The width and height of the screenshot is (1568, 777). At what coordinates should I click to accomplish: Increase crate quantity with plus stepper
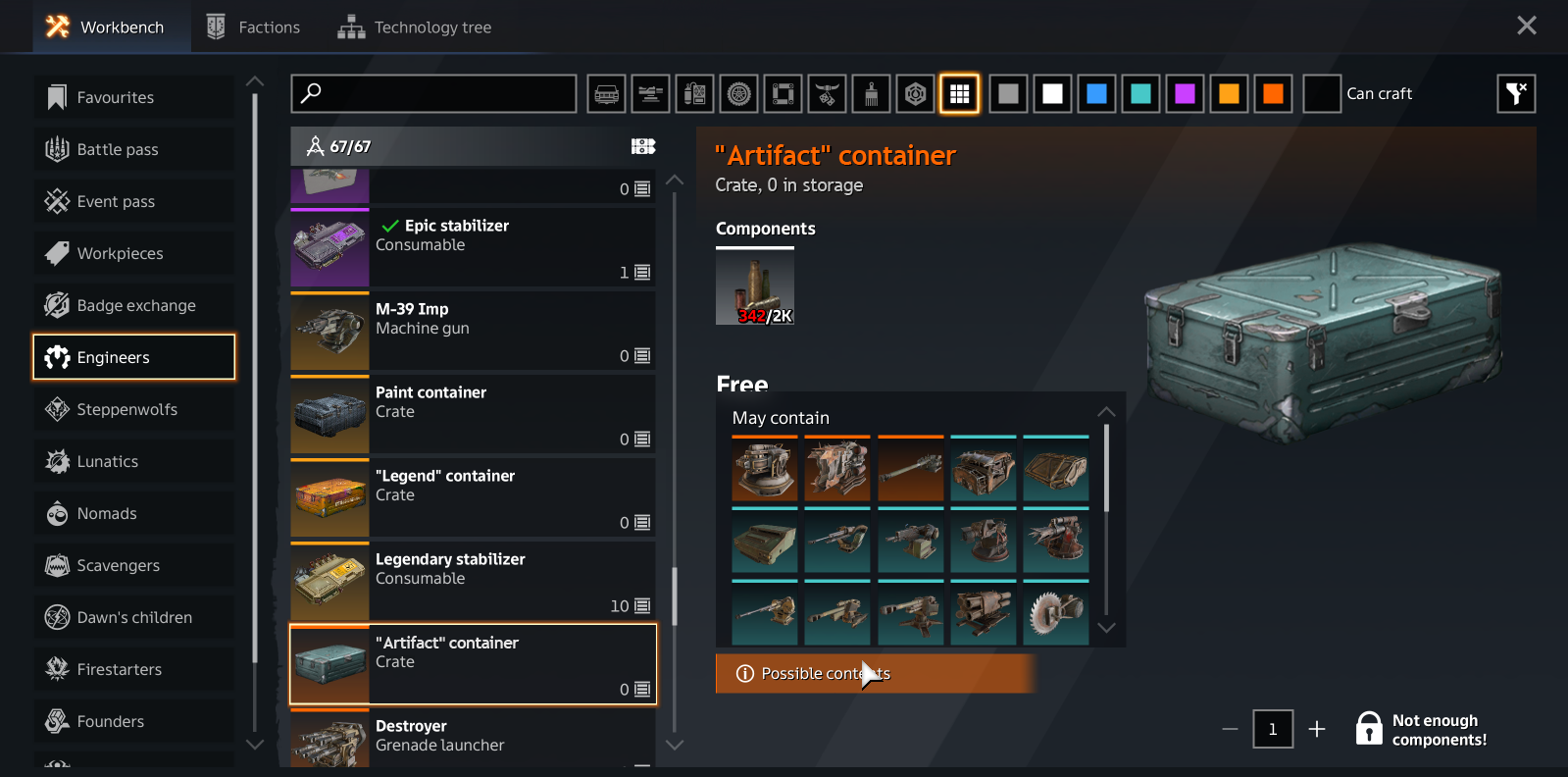(1317, 729)
